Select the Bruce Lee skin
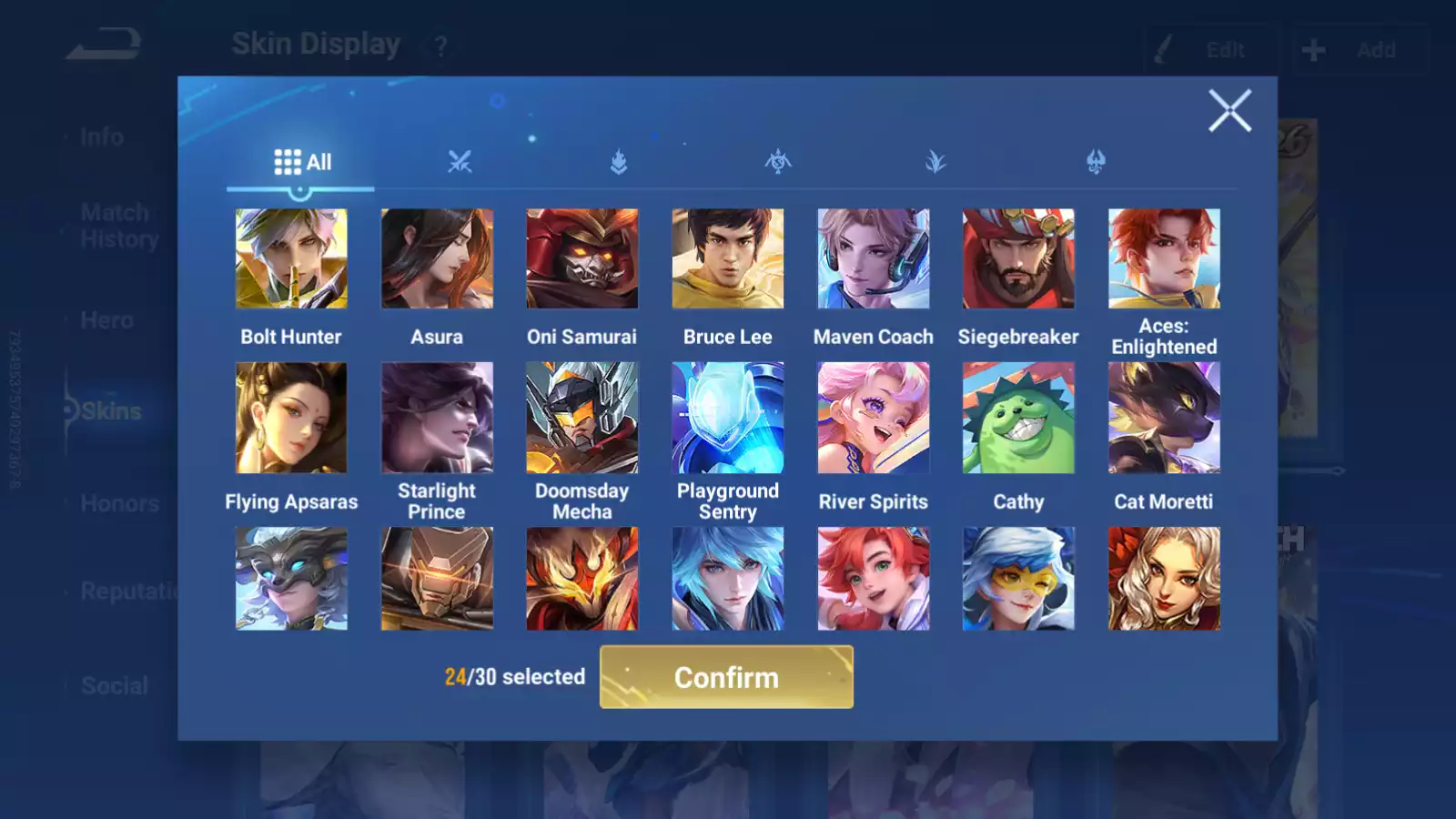This screenshot has height=819, width=1456. coord(728,259)
